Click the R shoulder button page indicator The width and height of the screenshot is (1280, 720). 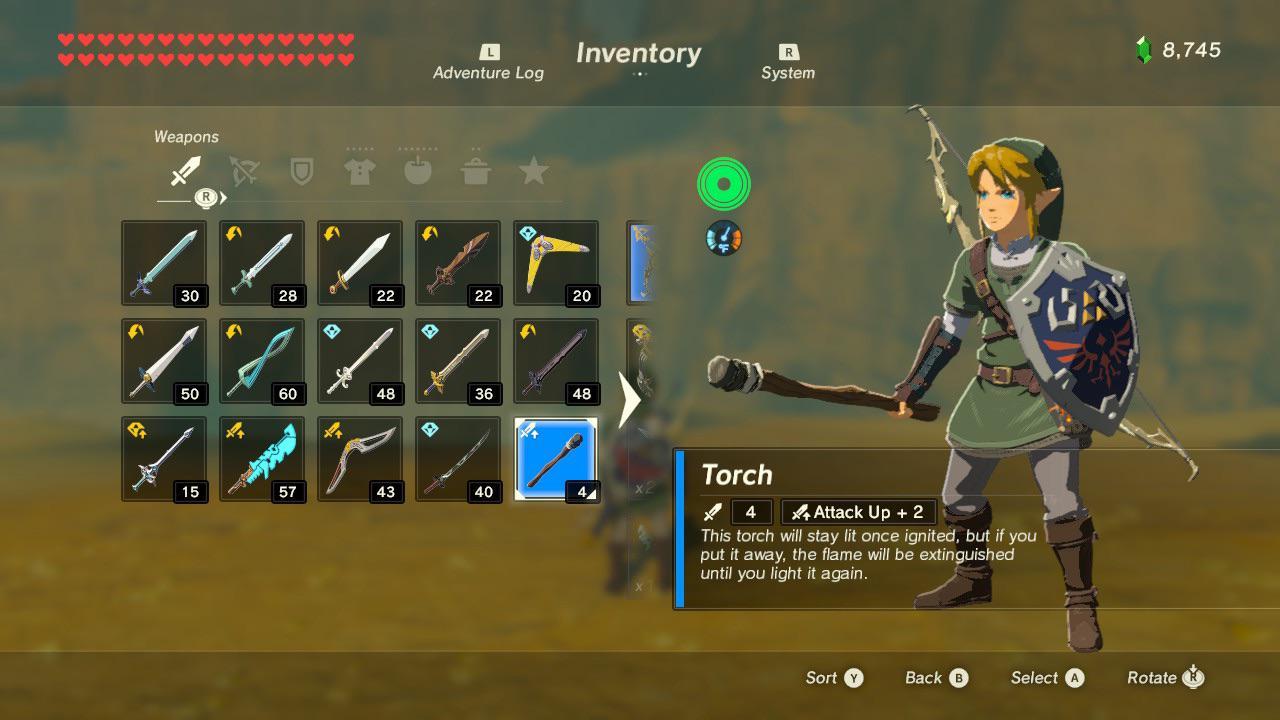tap(205, 198)
